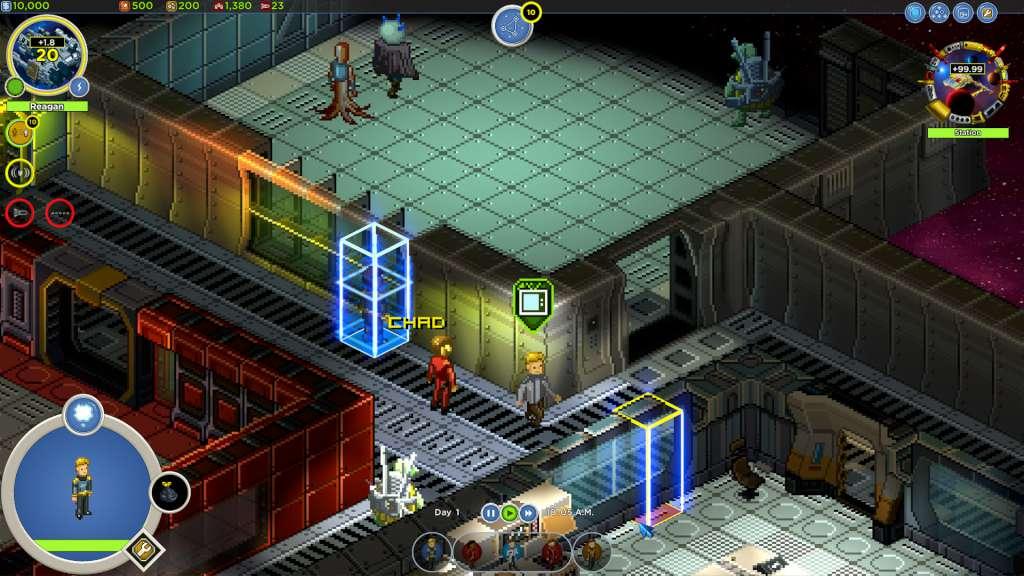Open the orange icon with 10 badge
The image size is (1024, 576).
(19, 131)
